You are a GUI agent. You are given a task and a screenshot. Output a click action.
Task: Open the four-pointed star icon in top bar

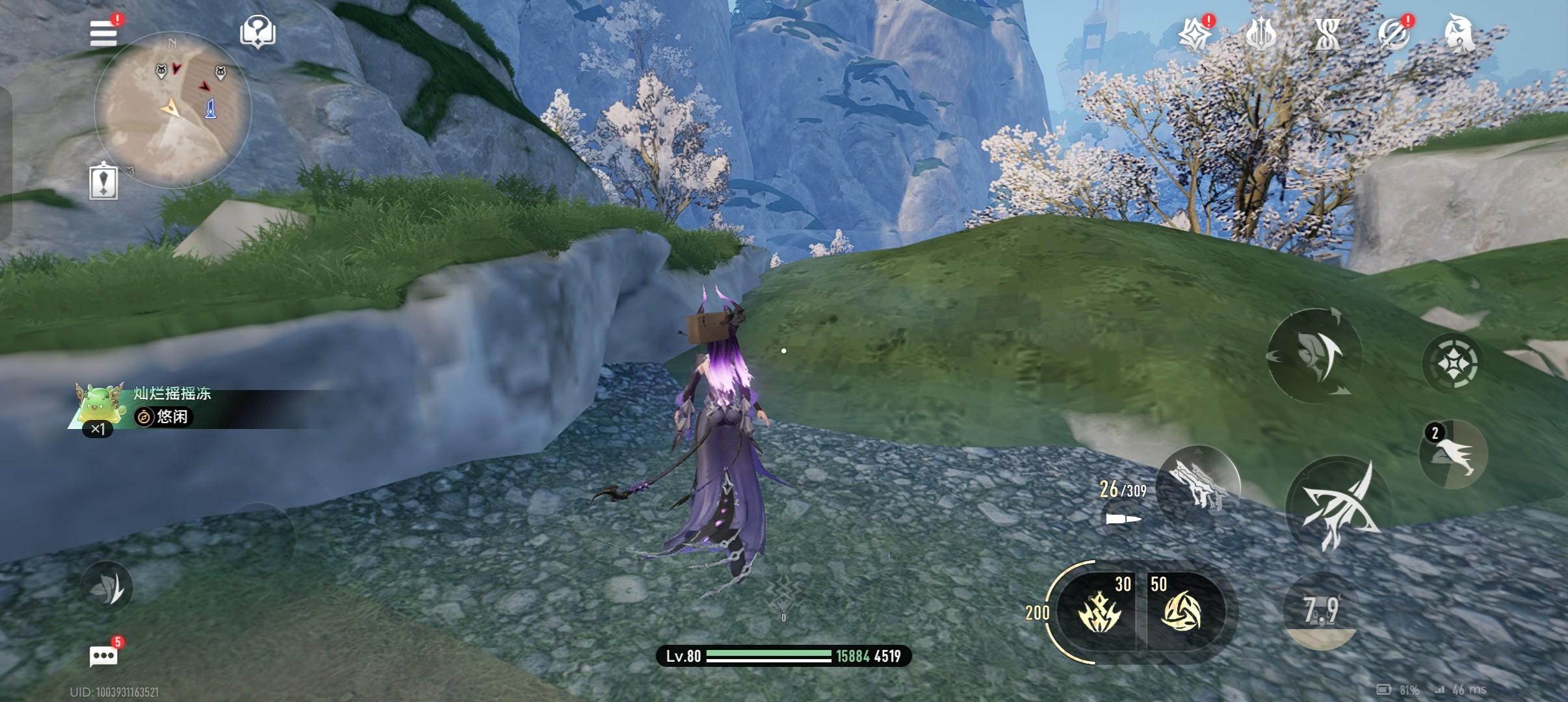[x=1195, y=34]
